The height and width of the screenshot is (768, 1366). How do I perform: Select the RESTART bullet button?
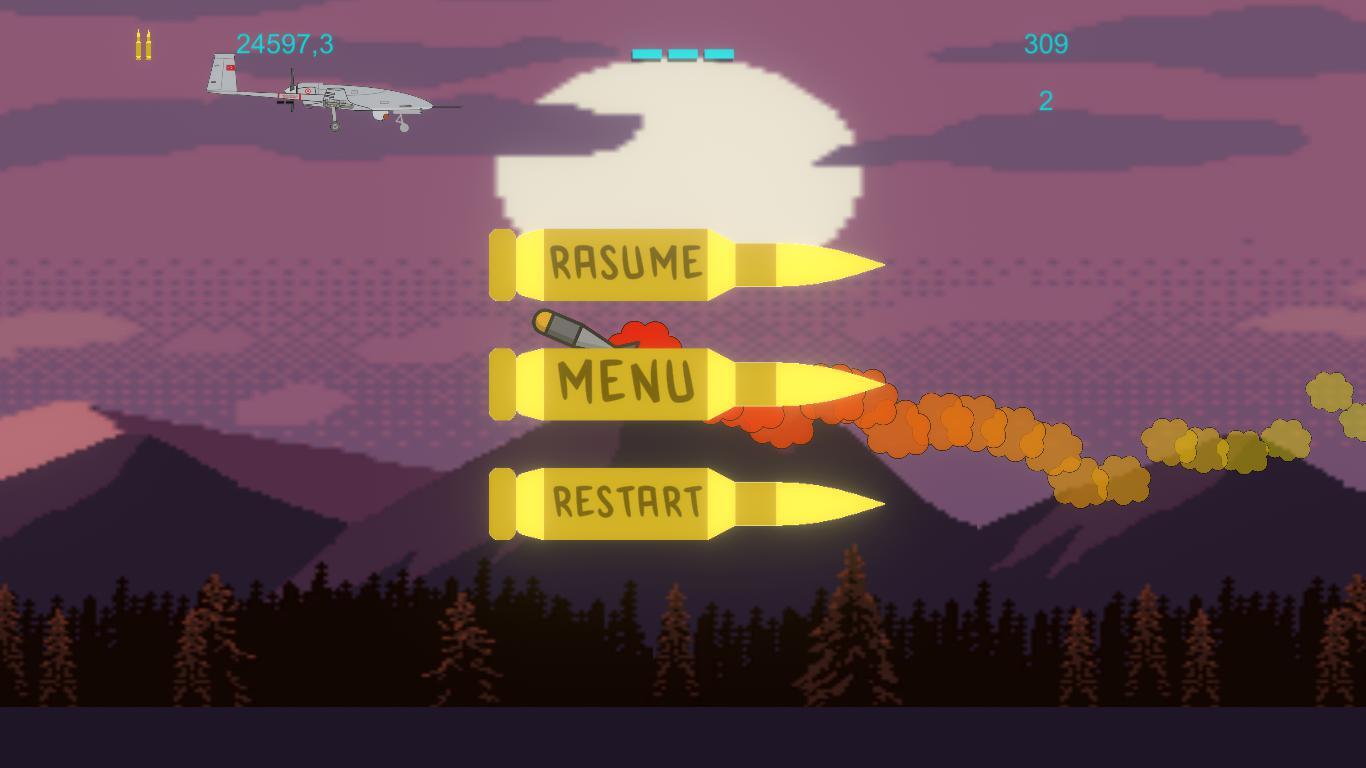coord(627,503)
